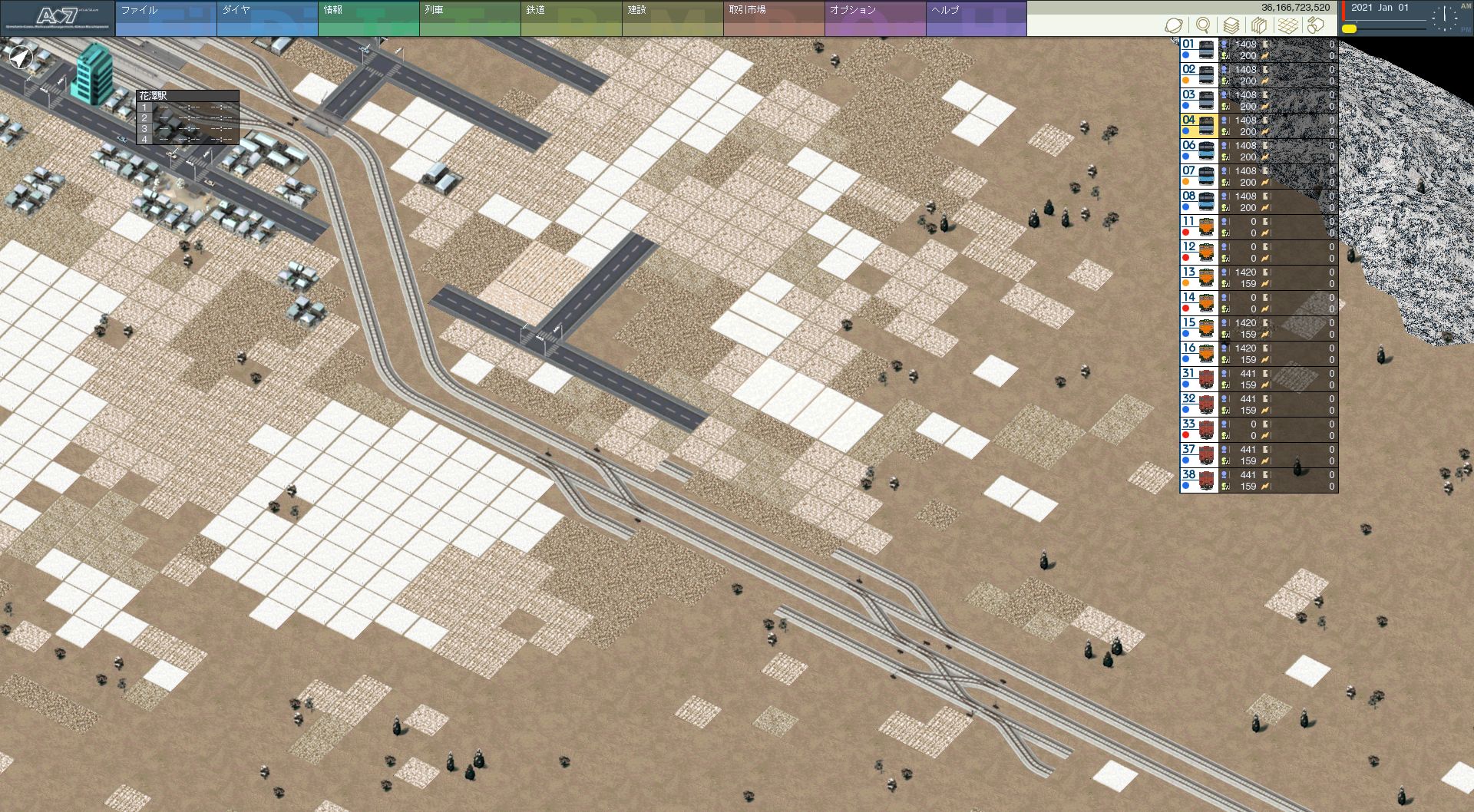1474x812 pixels.
Task: Open the 建設 (Construction) menu
Action: point(673,18)
